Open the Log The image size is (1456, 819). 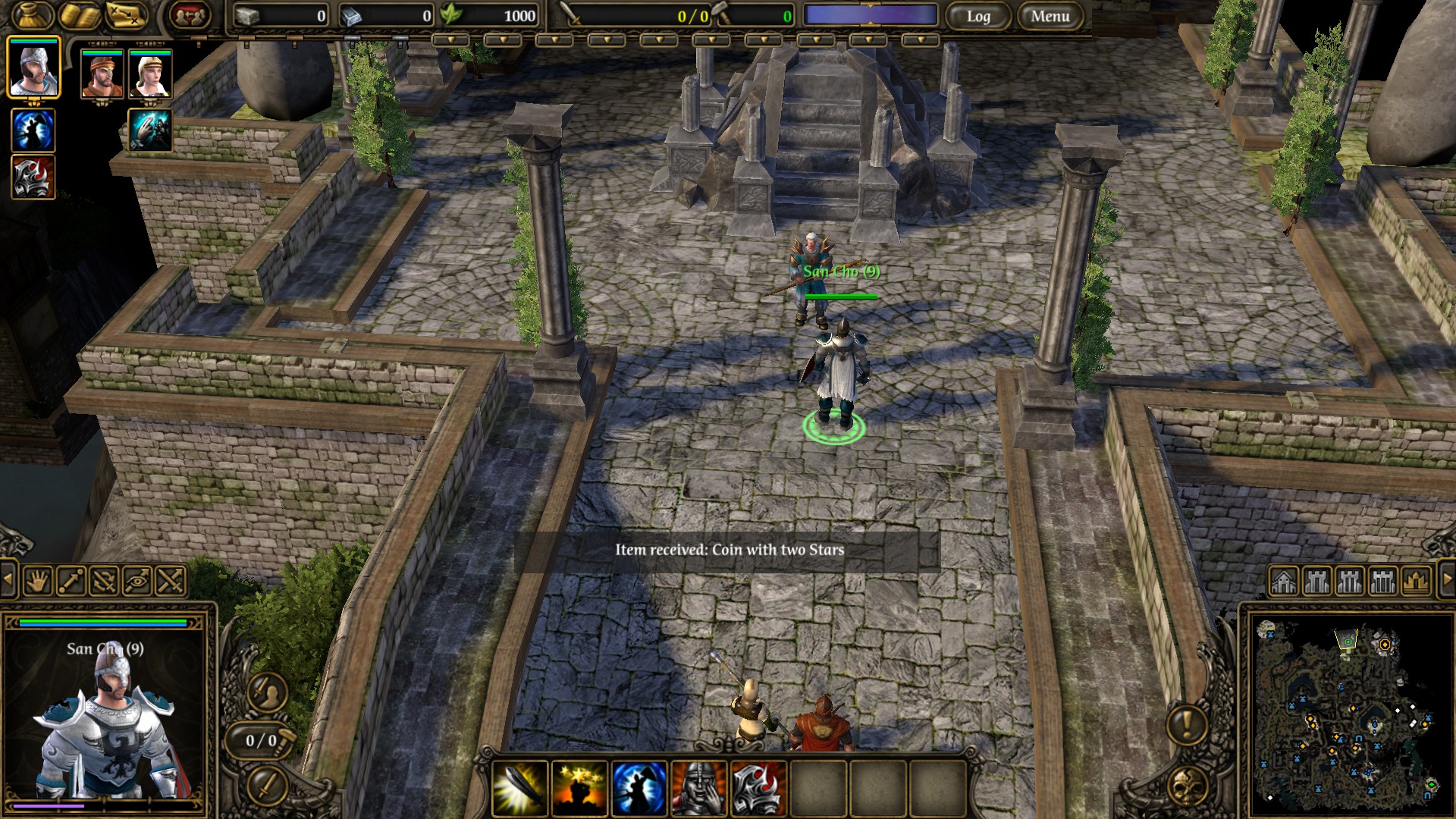tap(978, 16)
